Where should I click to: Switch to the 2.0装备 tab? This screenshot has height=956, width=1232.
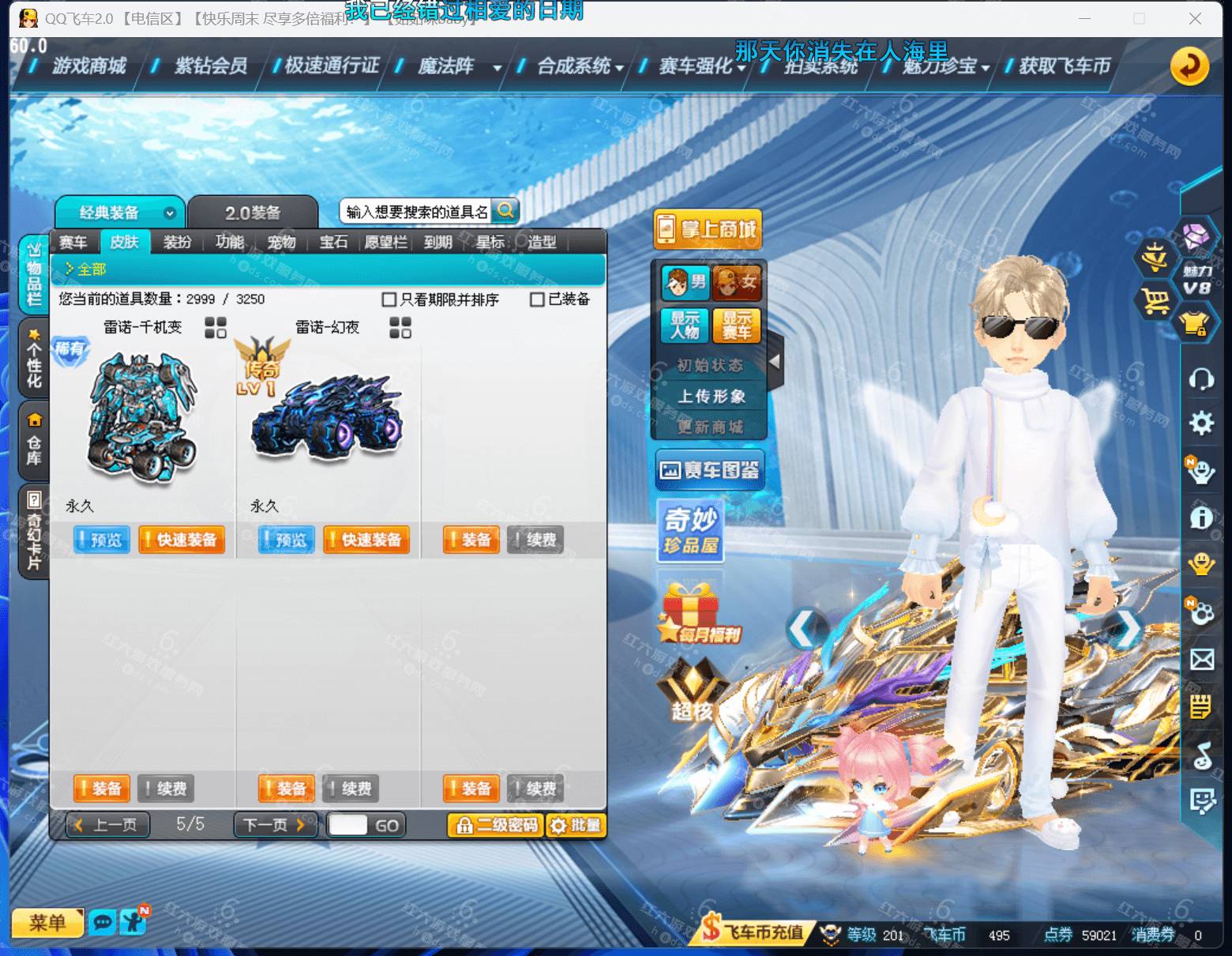(x=253, y=211)
